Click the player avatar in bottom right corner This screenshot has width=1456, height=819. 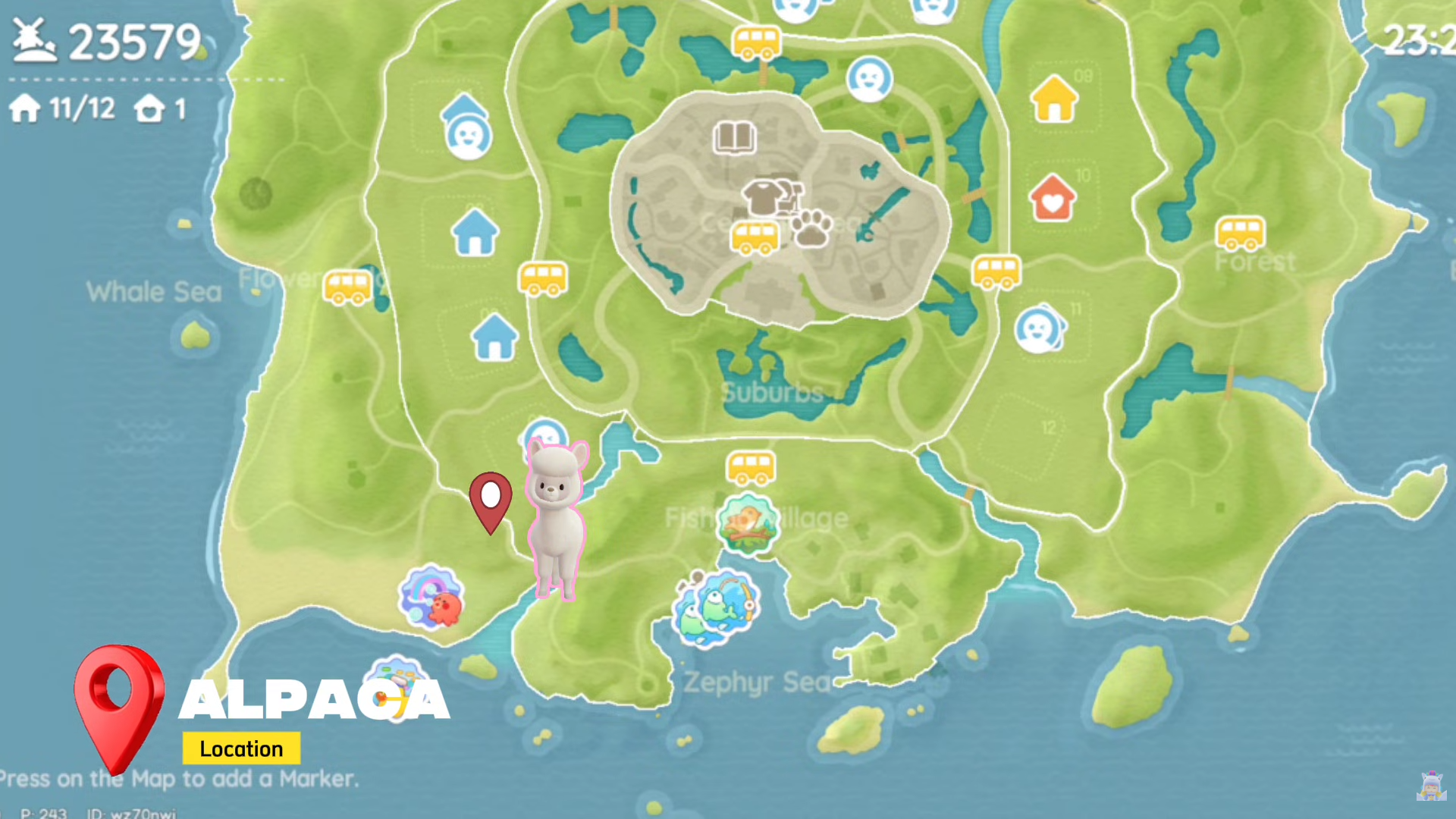1432,786
